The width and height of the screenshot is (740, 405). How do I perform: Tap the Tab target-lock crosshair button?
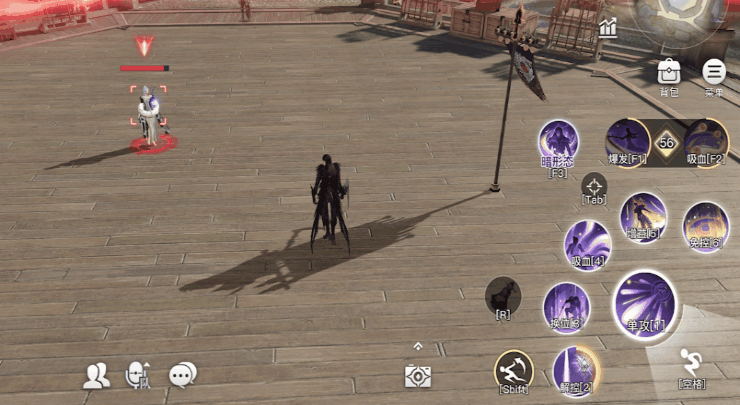pos(595,186)
